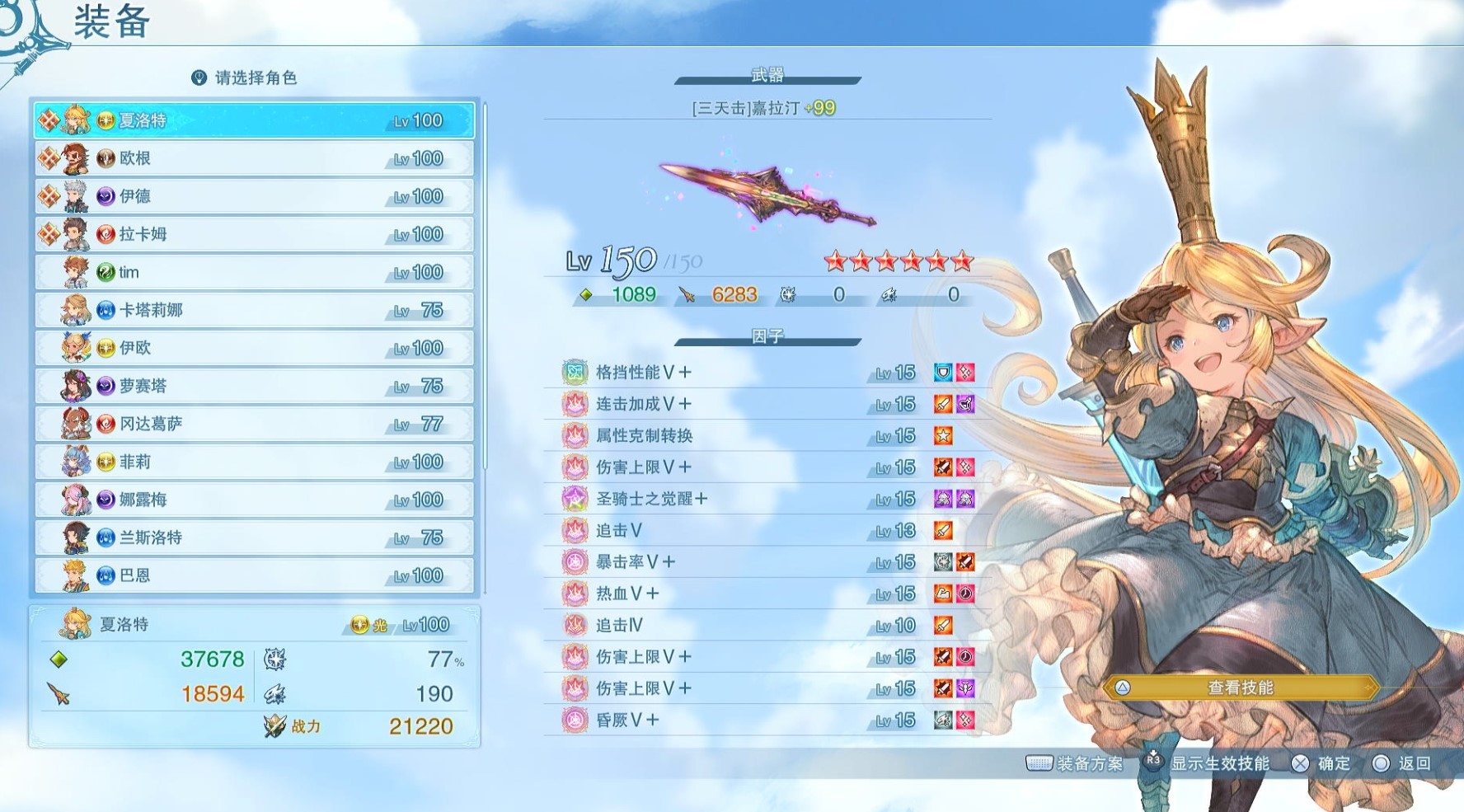The height and width of the screenshot is (812, 1464).
Task: Click the clock icon on 热血V+ row
Action: [963, 593]
